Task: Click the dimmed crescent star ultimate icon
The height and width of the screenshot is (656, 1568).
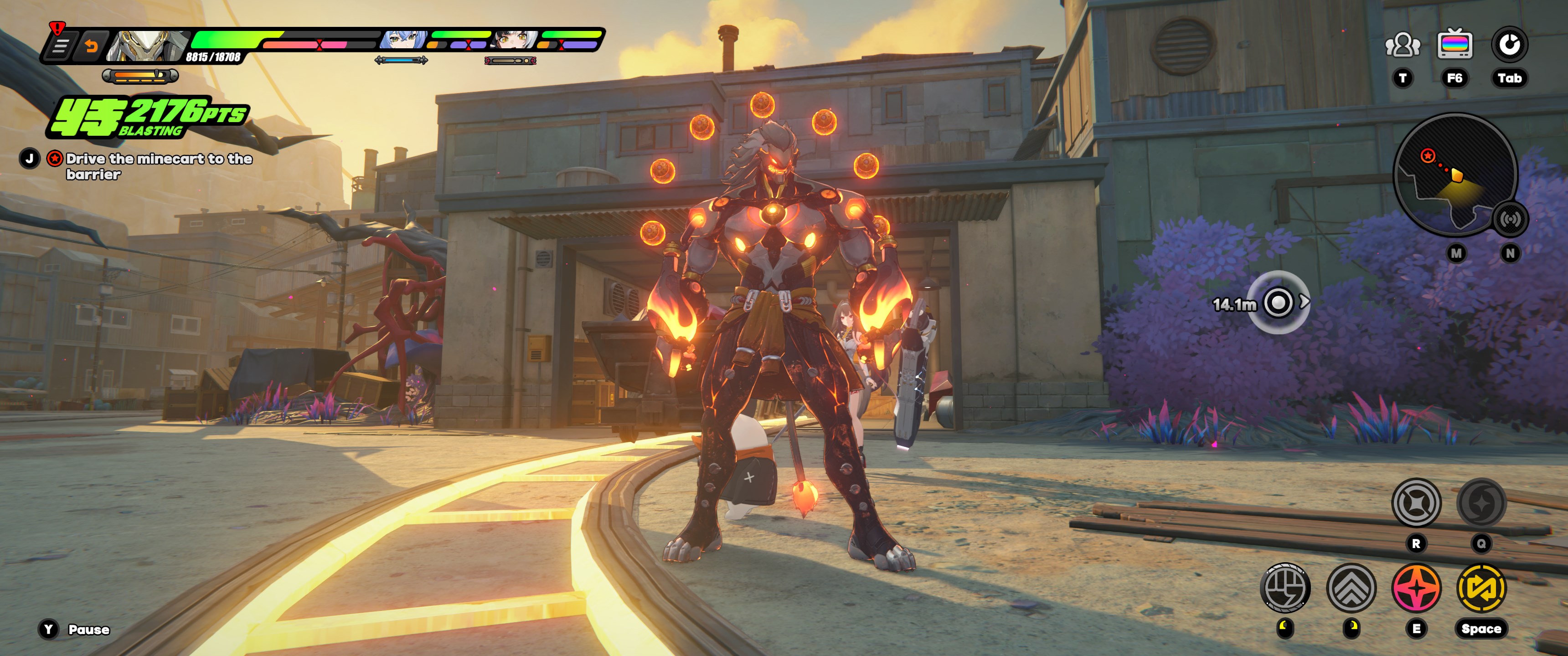Action: (x=1481, y=503)
